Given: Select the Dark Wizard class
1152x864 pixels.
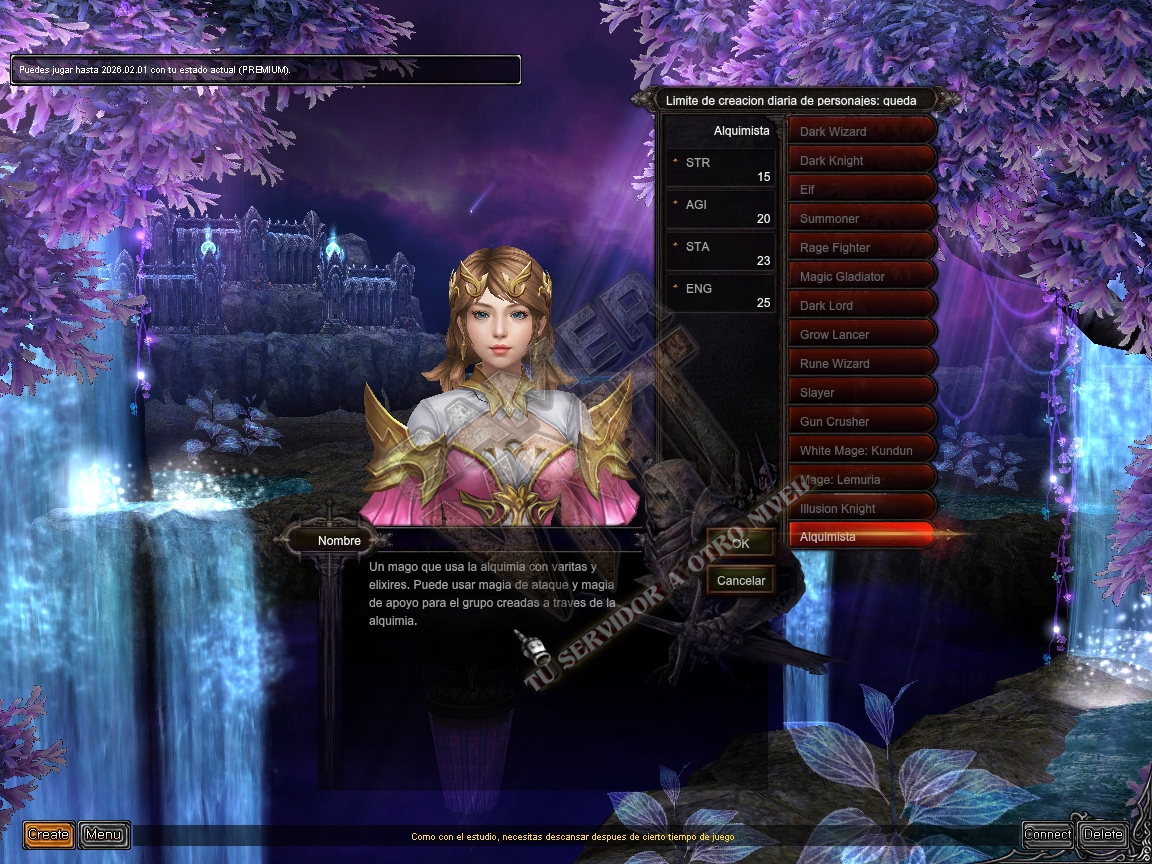Looking at the screenshot, I should click(862, 131).
